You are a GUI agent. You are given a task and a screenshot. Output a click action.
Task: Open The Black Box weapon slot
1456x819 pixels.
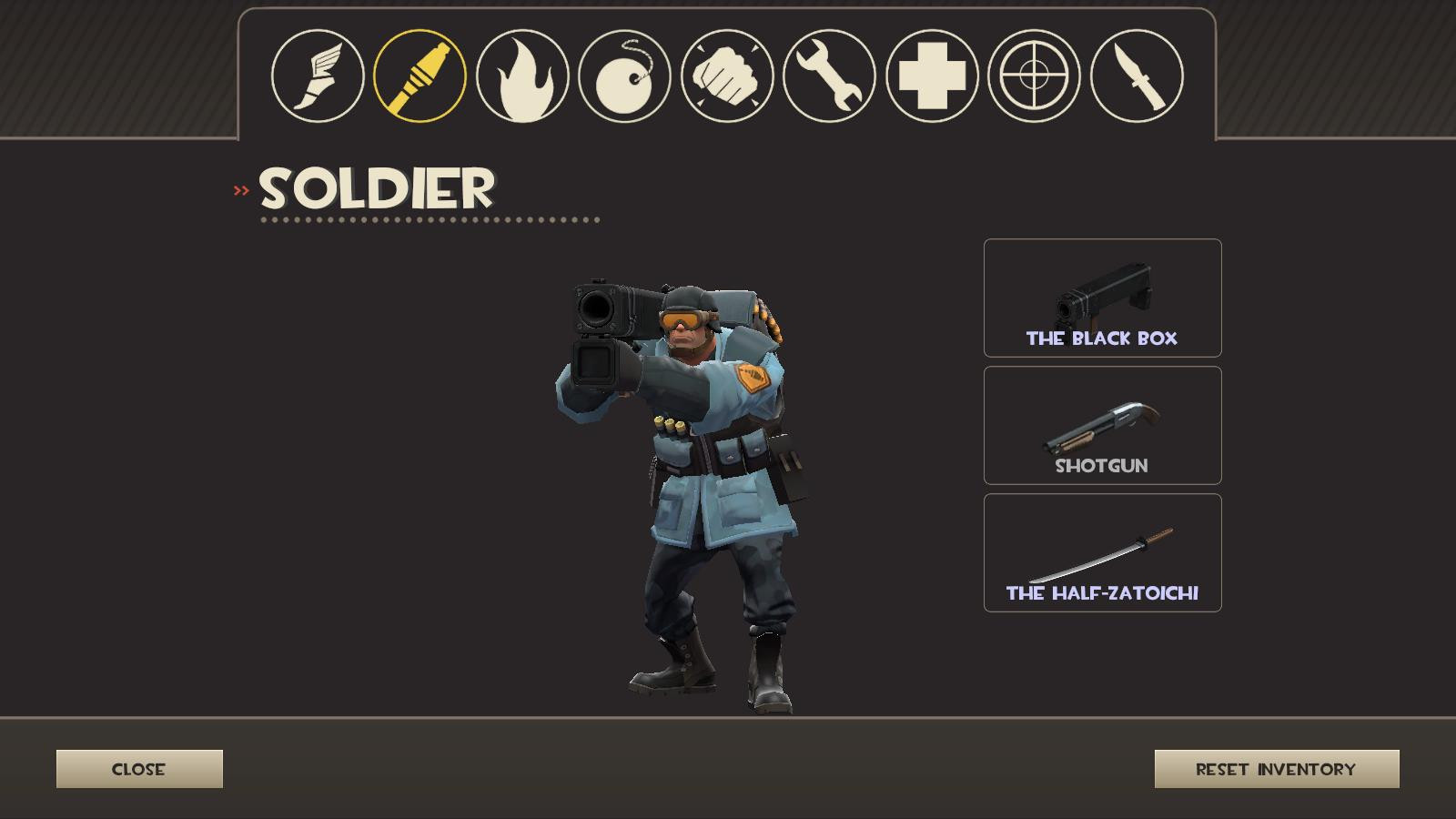coord(1102,297)
